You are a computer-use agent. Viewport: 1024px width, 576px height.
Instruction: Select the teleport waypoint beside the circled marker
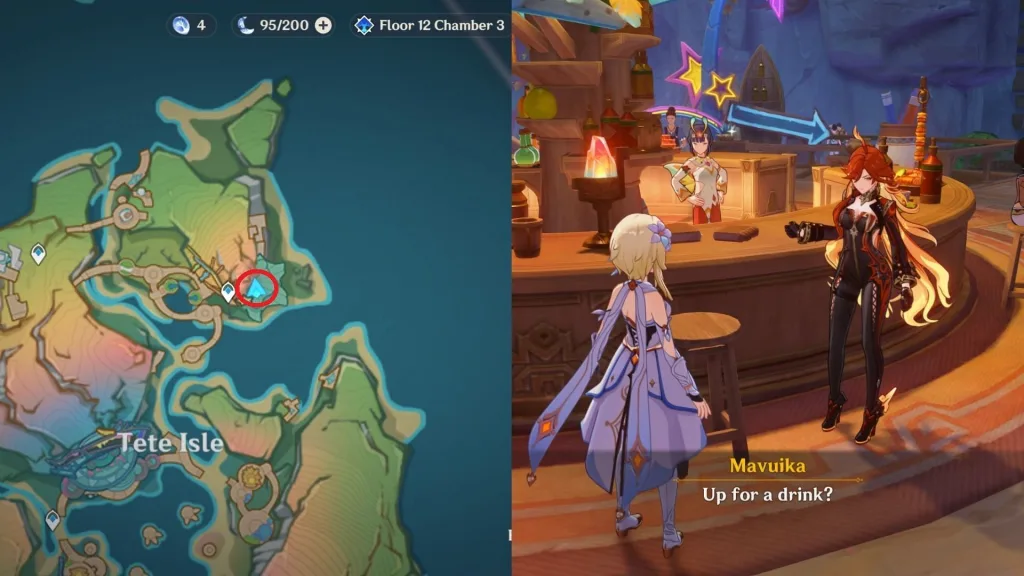tap(228, 292)
